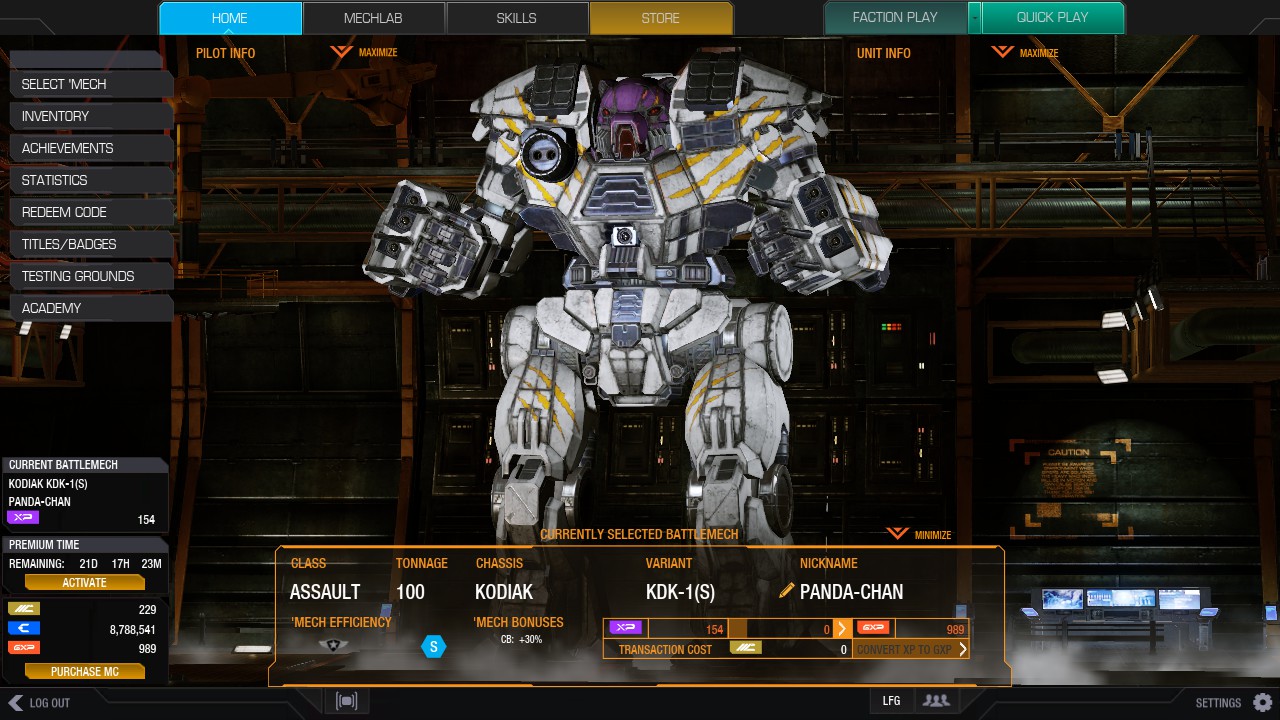
Task: Open the Skills tab
Action: [x=516, y=18]
